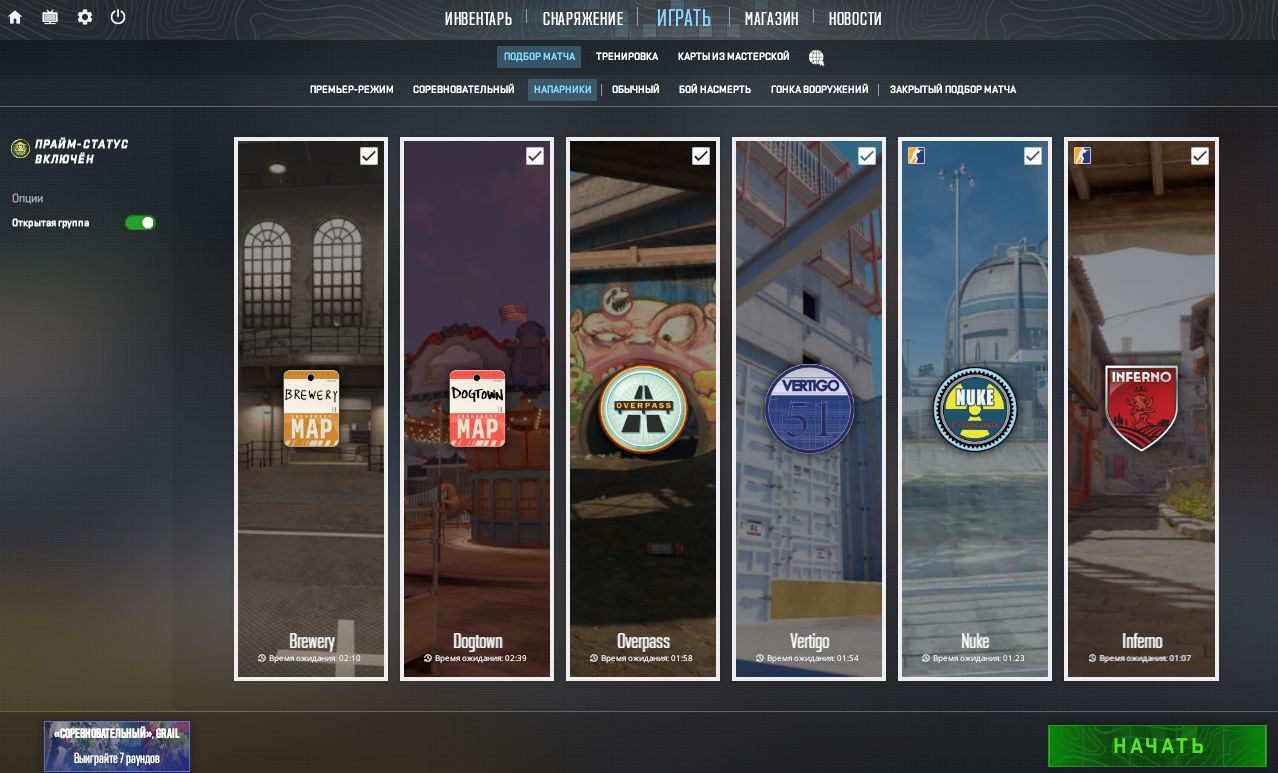Choose the ПРЕМЬЕР-РЕЖИМ mode
The image size is (1278, 773).
click(351, 90)
